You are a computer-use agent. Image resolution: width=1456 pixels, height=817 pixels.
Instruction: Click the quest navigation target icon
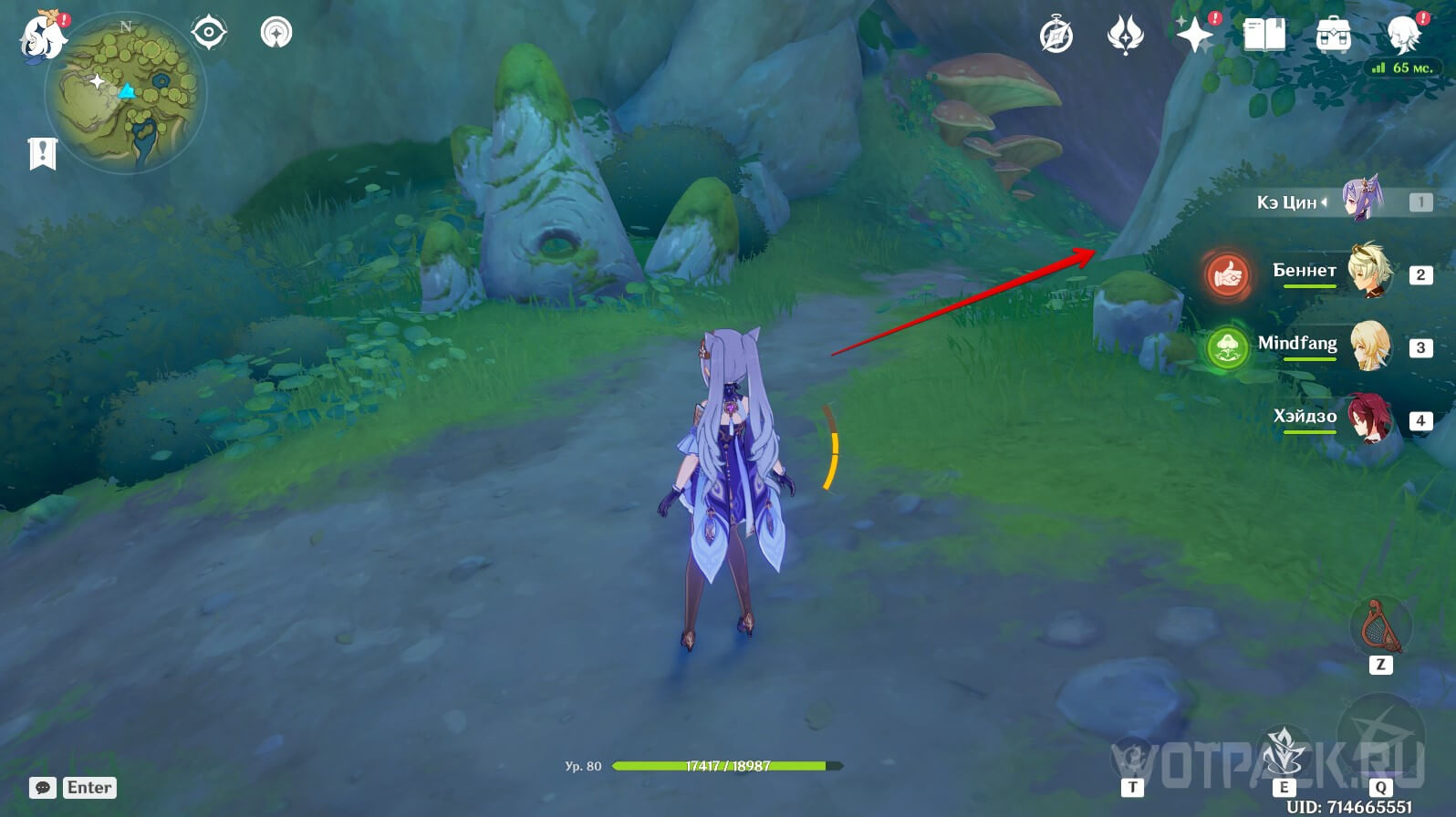pos(209,34)
